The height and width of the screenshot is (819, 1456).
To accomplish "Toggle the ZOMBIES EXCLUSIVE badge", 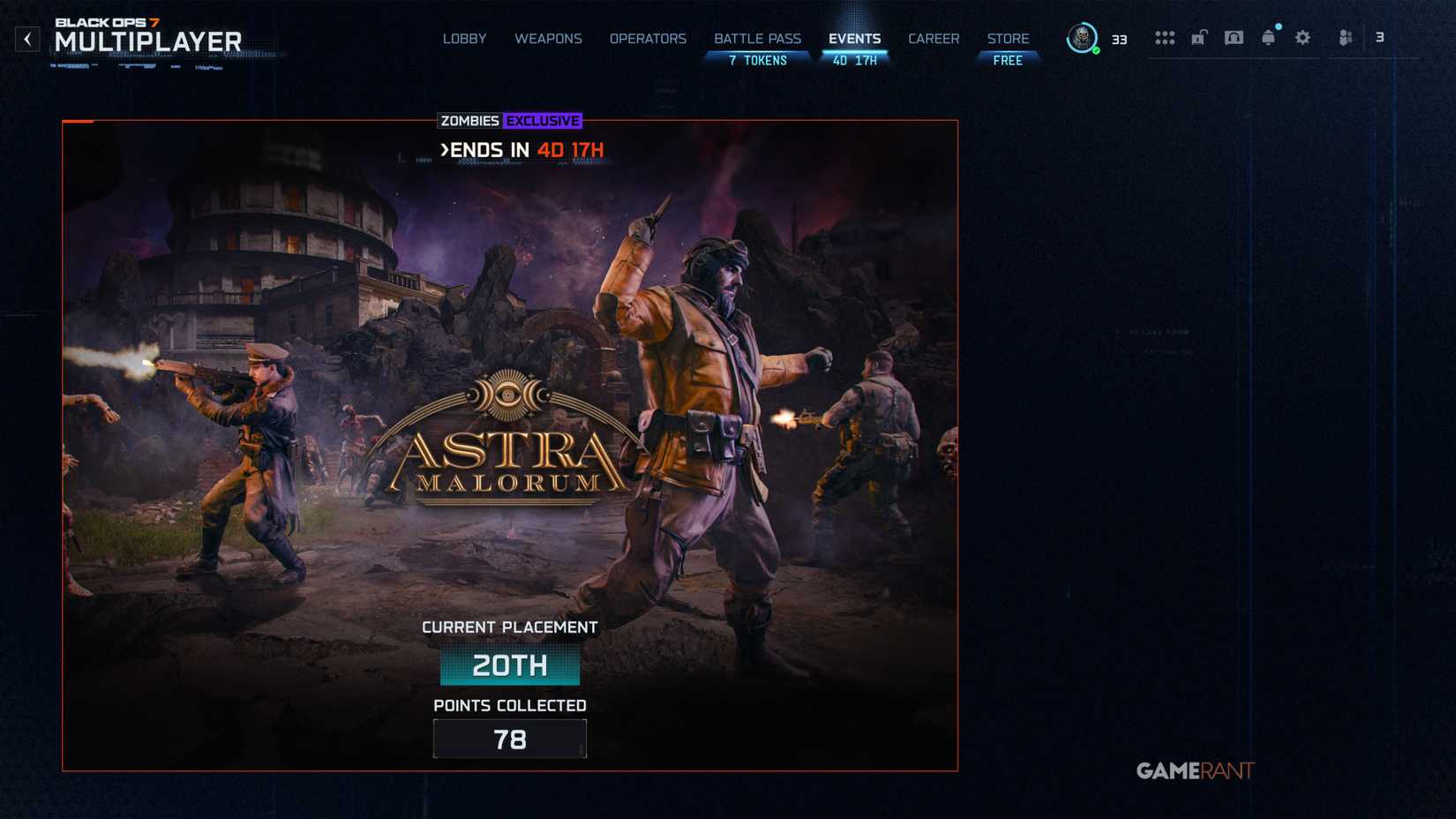I will (509, 121).
